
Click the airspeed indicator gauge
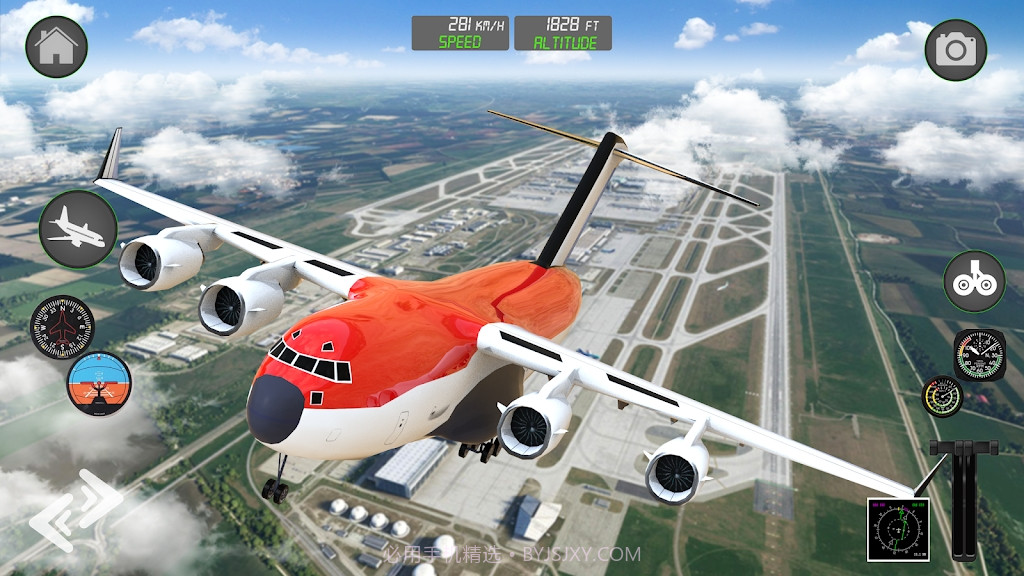click(979, 354)
